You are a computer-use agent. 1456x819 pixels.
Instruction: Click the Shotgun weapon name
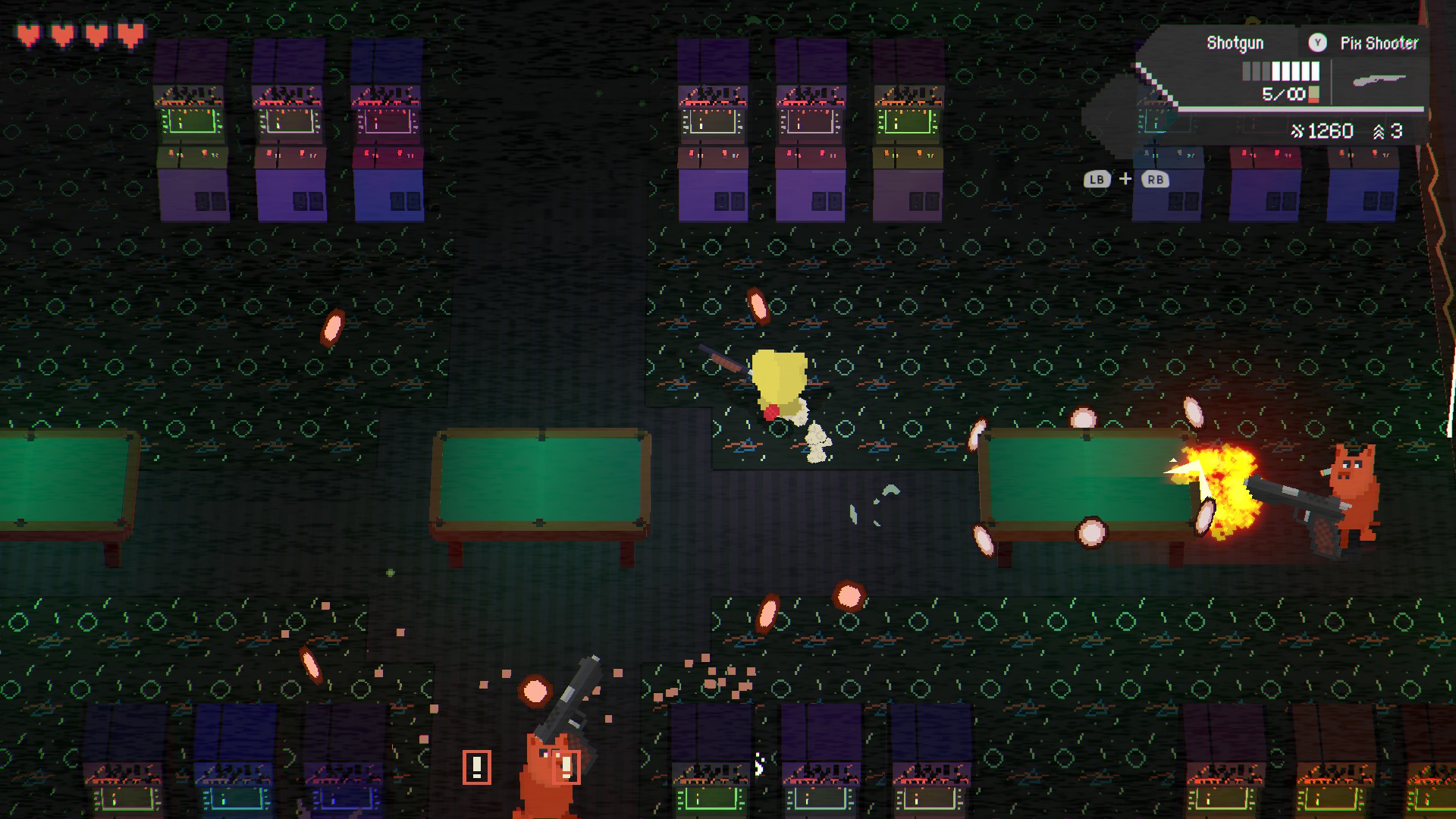tap(1235, 43)
